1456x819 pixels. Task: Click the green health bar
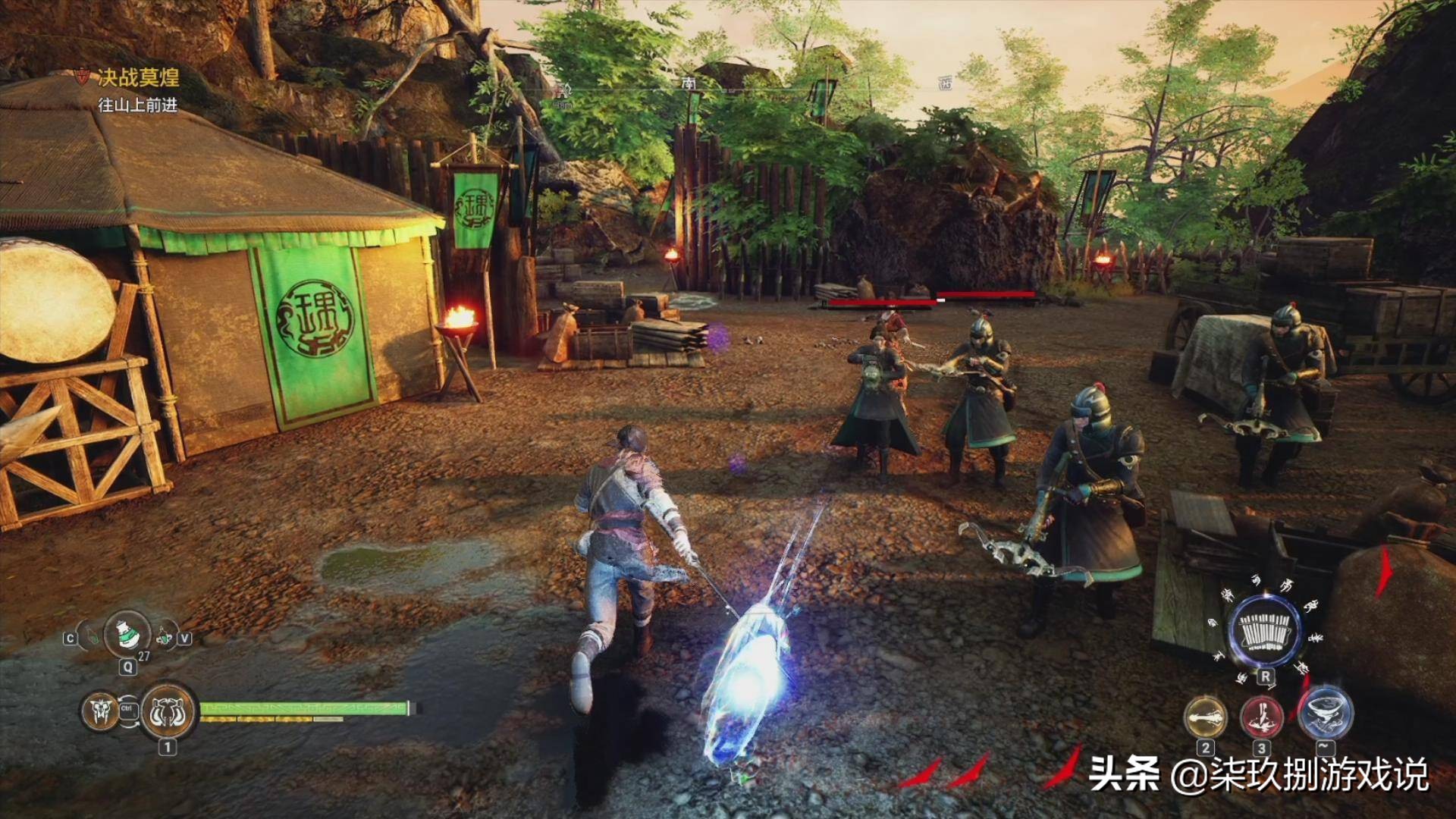pos(303,710)
